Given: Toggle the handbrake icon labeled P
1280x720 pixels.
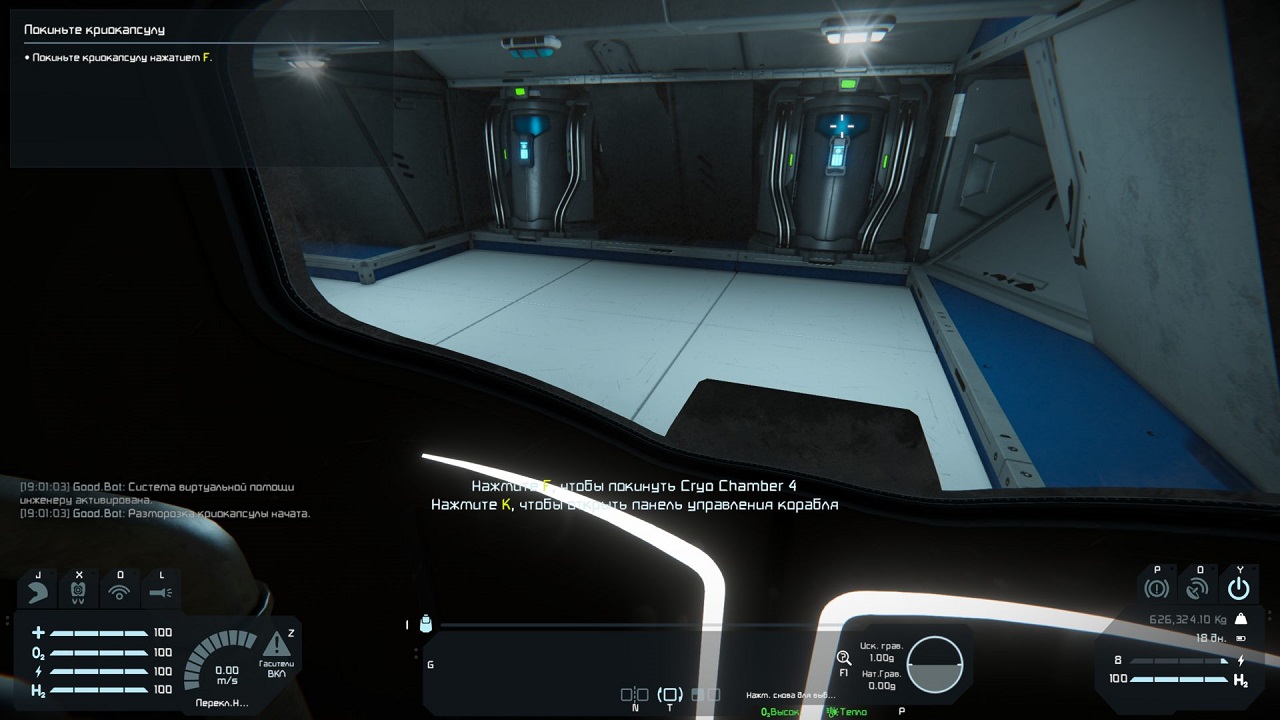Looking at the screenshot, I should coord(1157,586).
